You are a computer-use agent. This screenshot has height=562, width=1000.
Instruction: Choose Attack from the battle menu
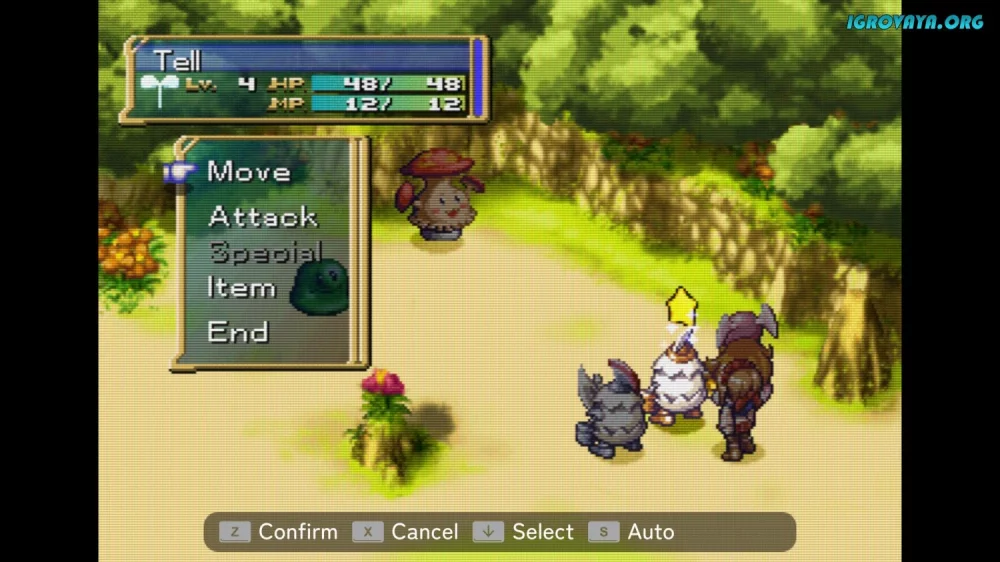262,216
